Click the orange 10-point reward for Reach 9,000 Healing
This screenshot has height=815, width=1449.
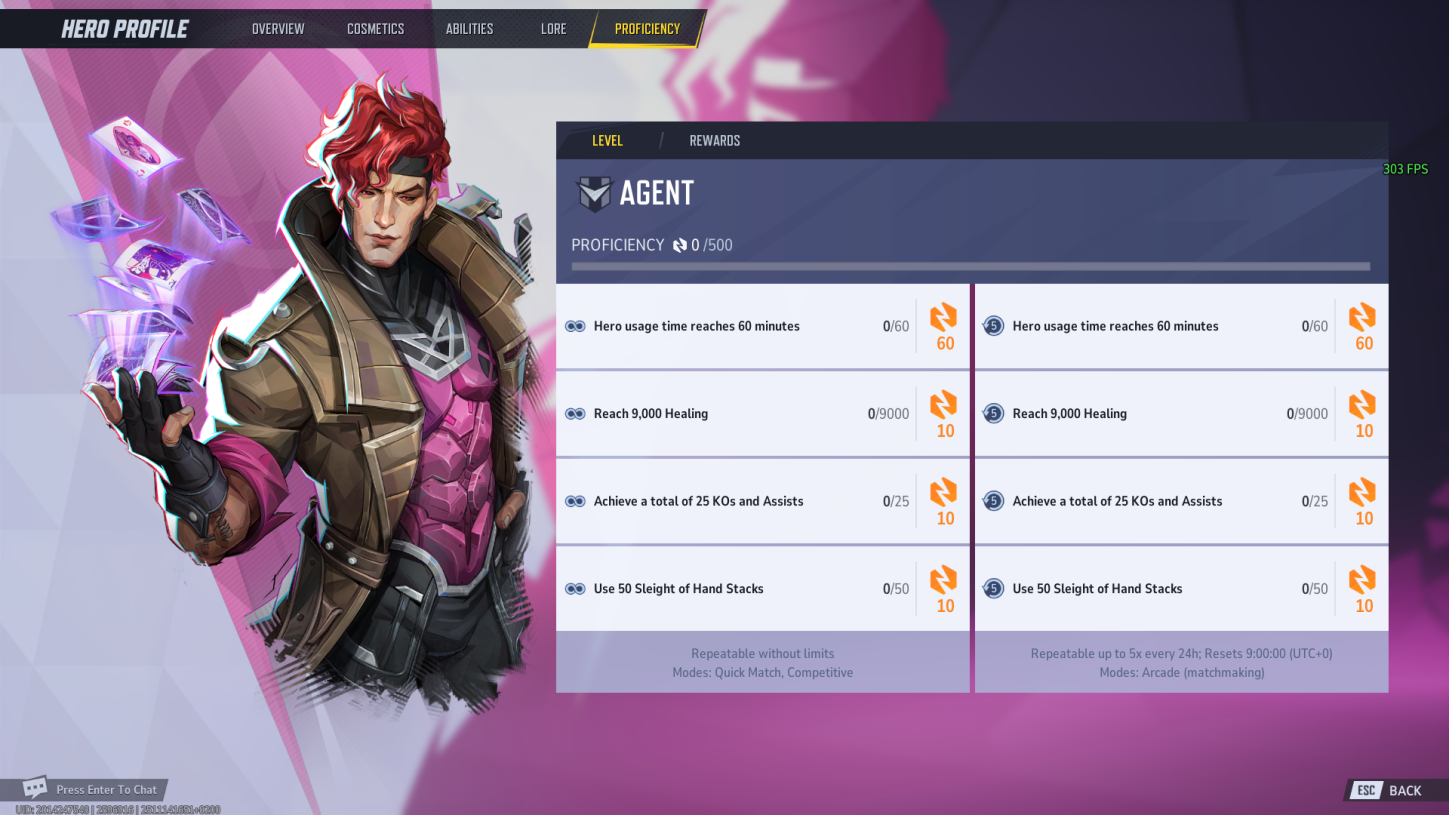pos(943,406)
